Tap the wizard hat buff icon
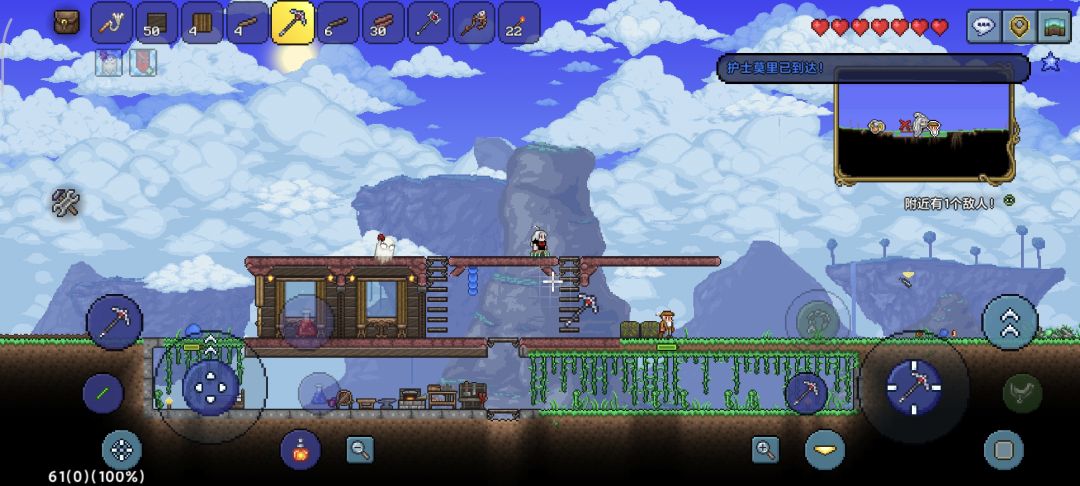1080x486 pixels. tap(108, 63)
